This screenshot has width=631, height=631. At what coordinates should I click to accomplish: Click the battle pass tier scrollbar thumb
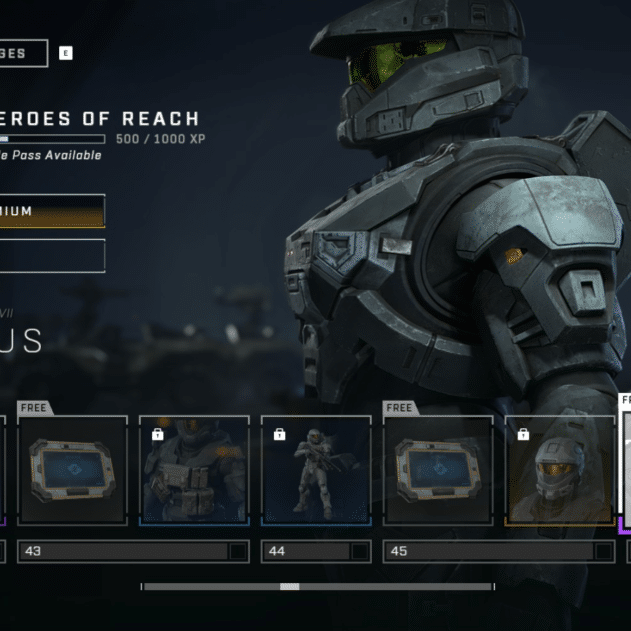289,587
